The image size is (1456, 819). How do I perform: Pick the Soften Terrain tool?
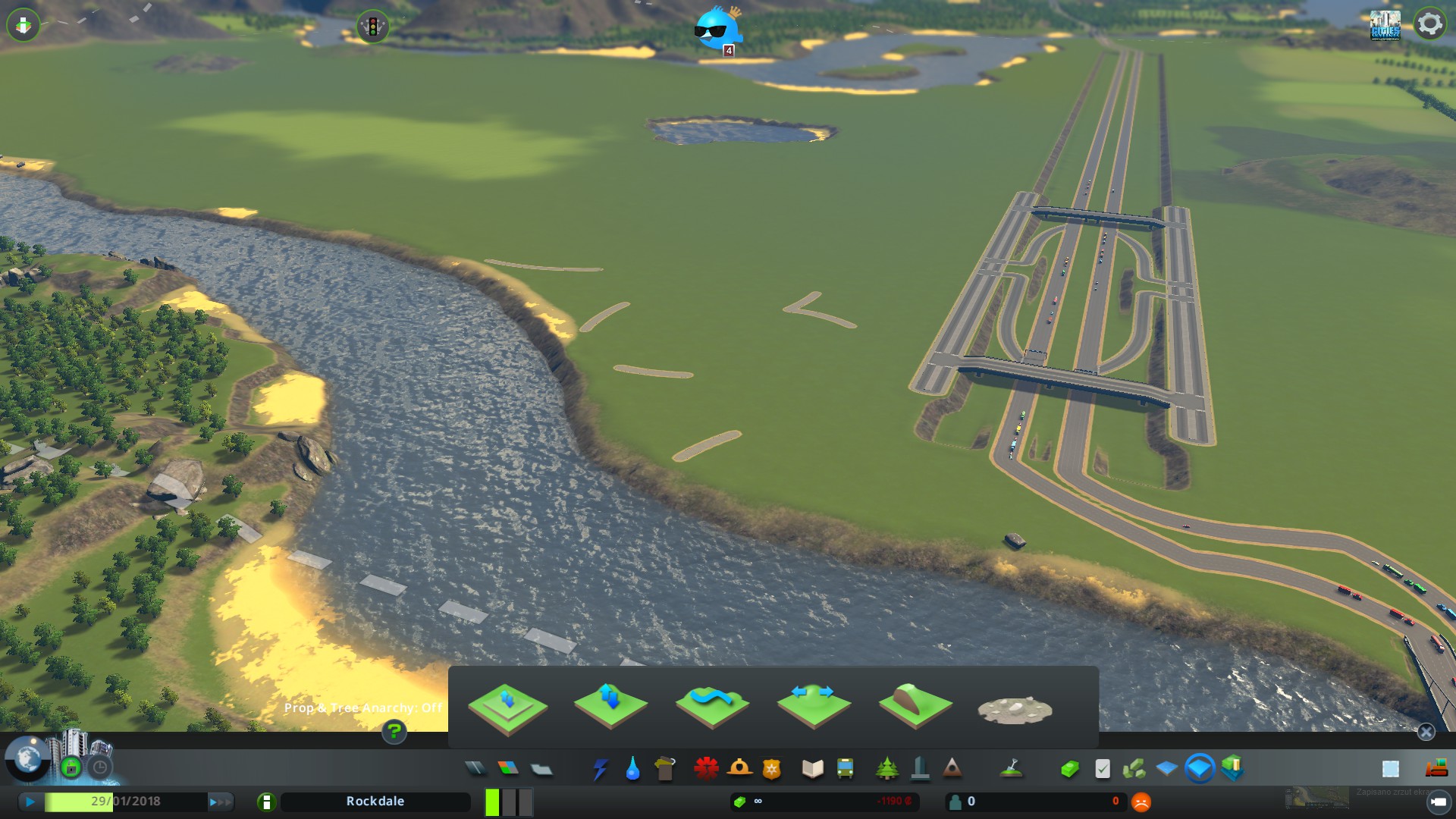click(x=711, y=707)
